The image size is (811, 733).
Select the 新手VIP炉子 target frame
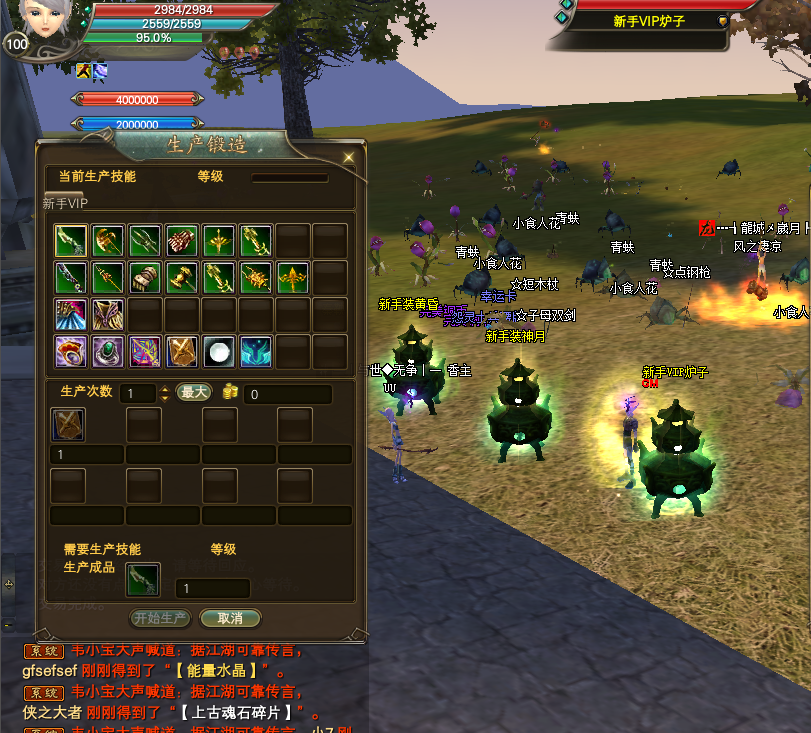coord(648,21)
